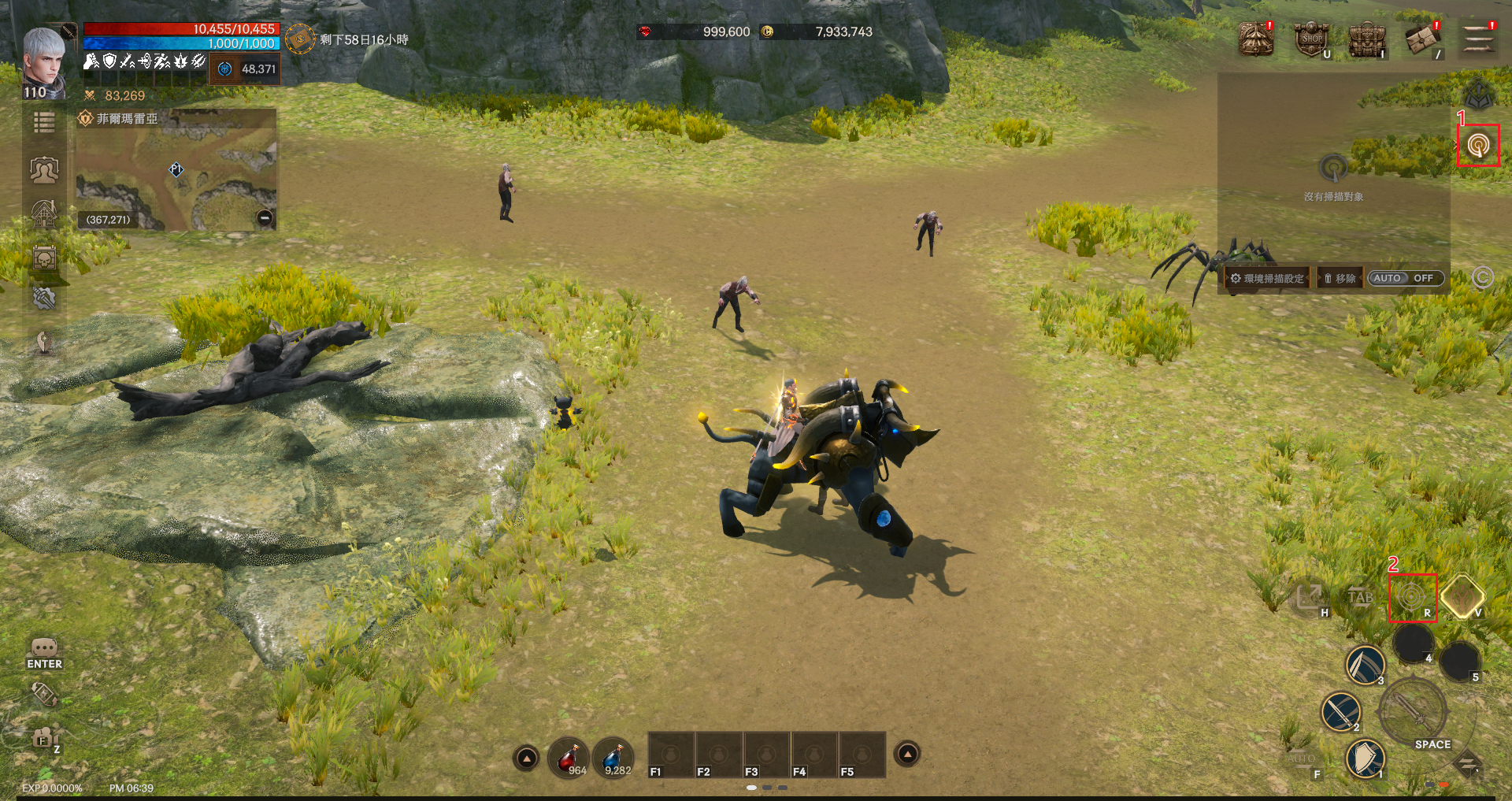Collapse the minimap with the minus button
This screenshot has width=1512, height=801.
click(x=265, y=218)
